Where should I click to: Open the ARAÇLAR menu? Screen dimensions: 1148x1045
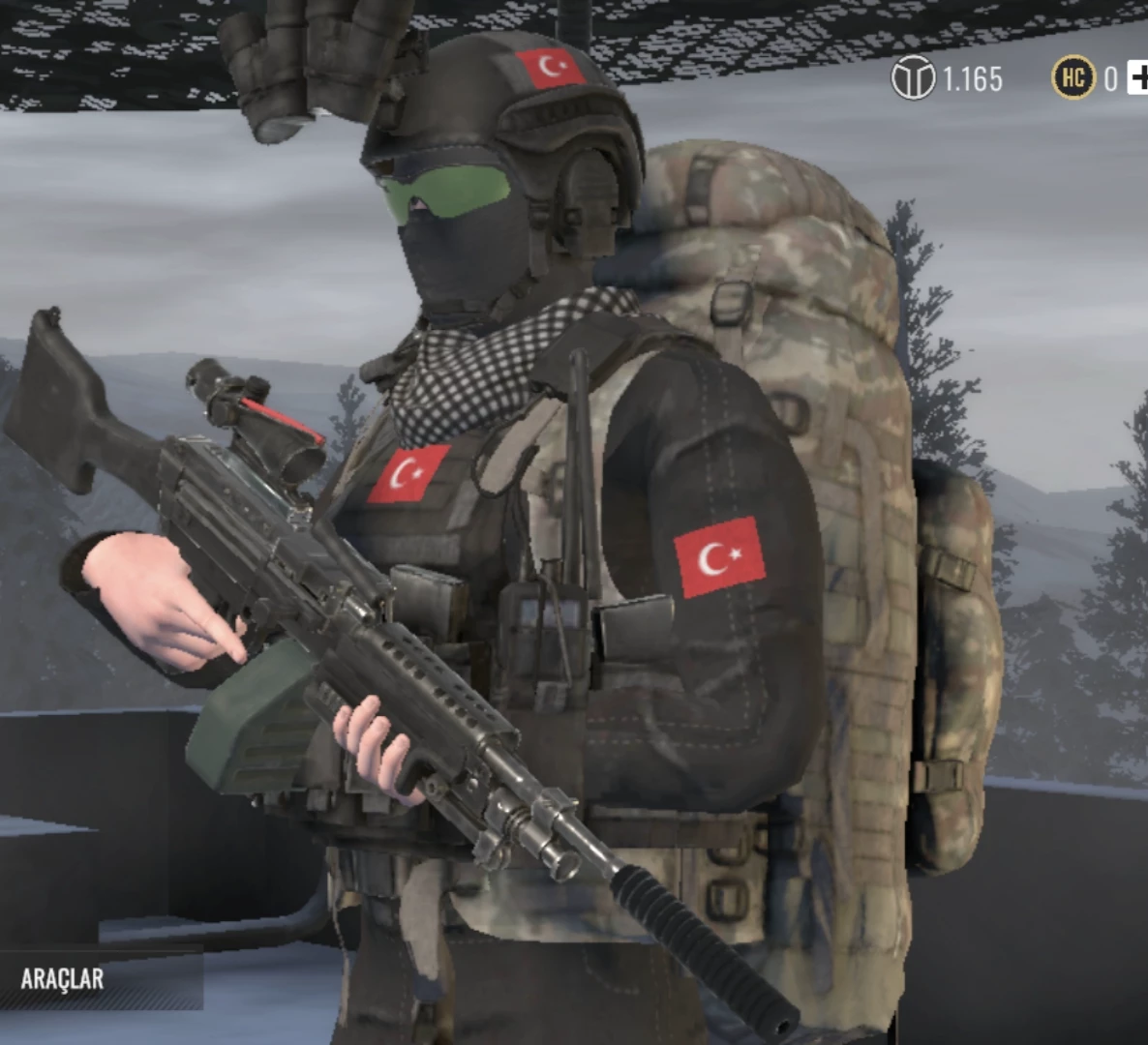63,978
